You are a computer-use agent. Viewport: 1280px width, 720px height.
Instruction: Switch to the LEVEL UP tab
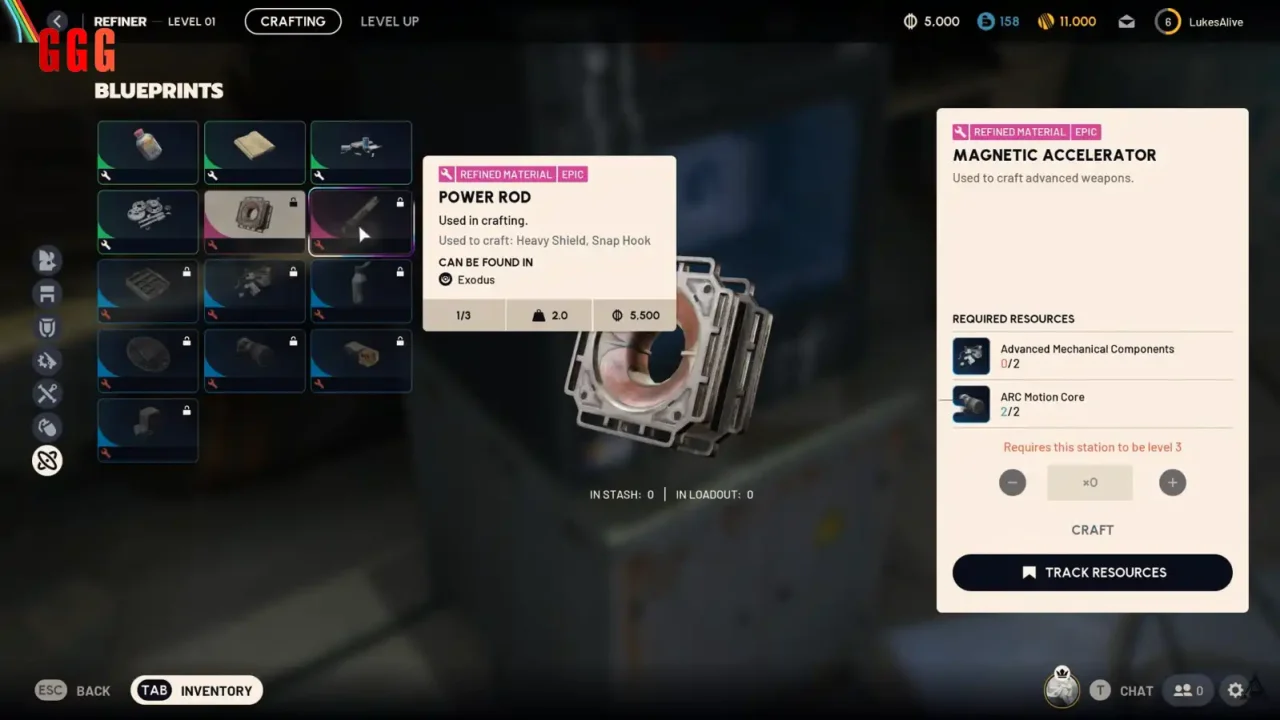(389, 21)
